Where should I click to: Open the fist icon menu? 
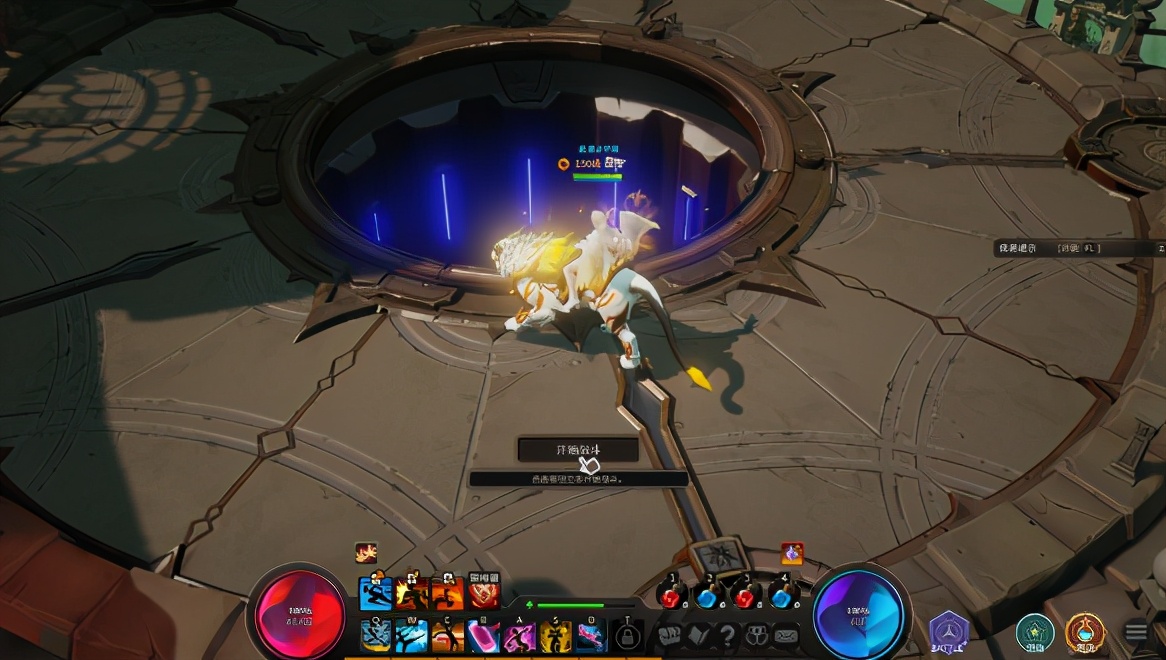point(669,635)
